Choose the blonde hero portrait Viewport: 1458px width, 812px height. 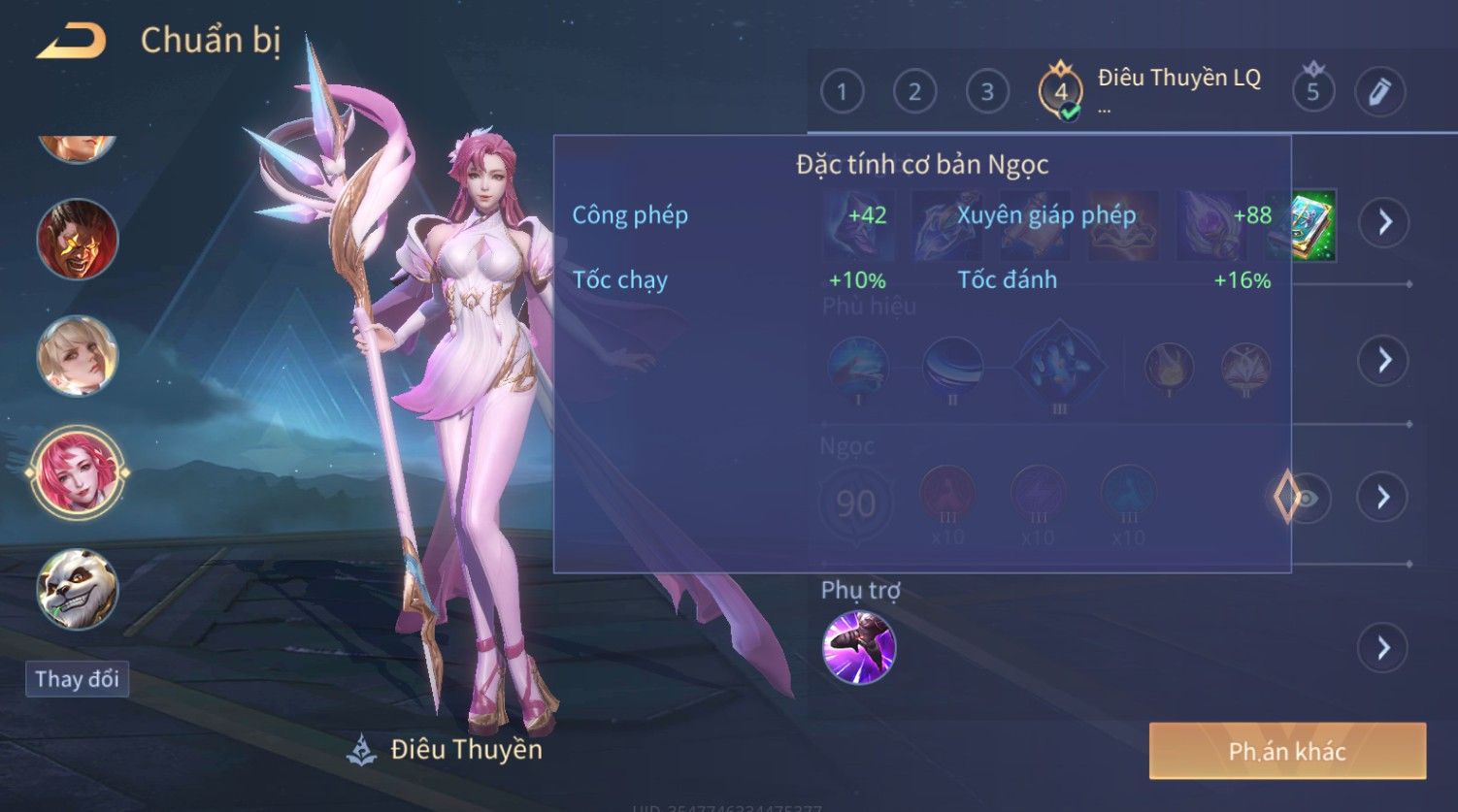(x=78, y=355)
